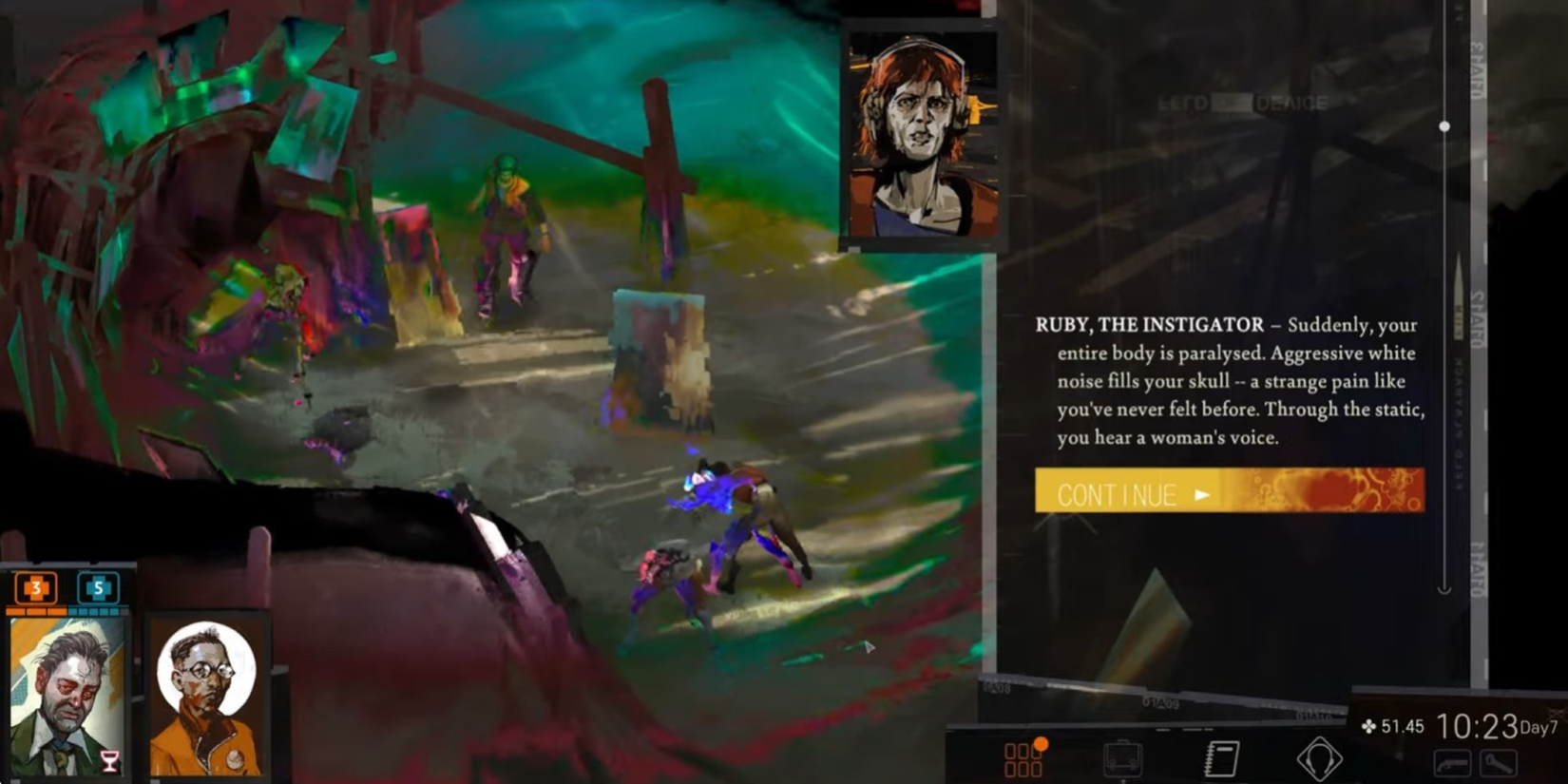
Task: Click the clover currency icon beside 51.45
Action: pos(1369,727)
